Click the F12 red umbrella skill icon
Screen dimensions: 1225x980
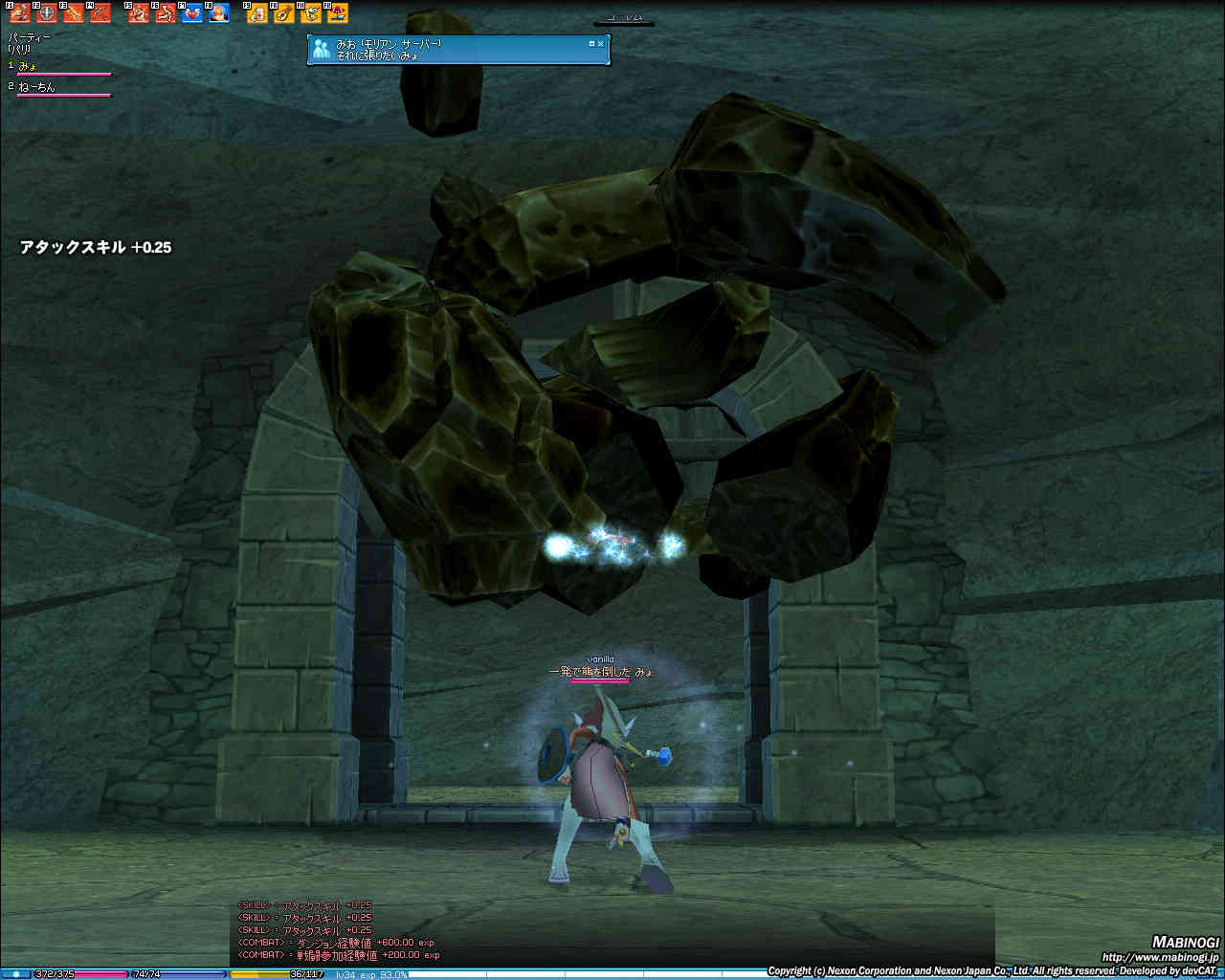click(338, 13)
